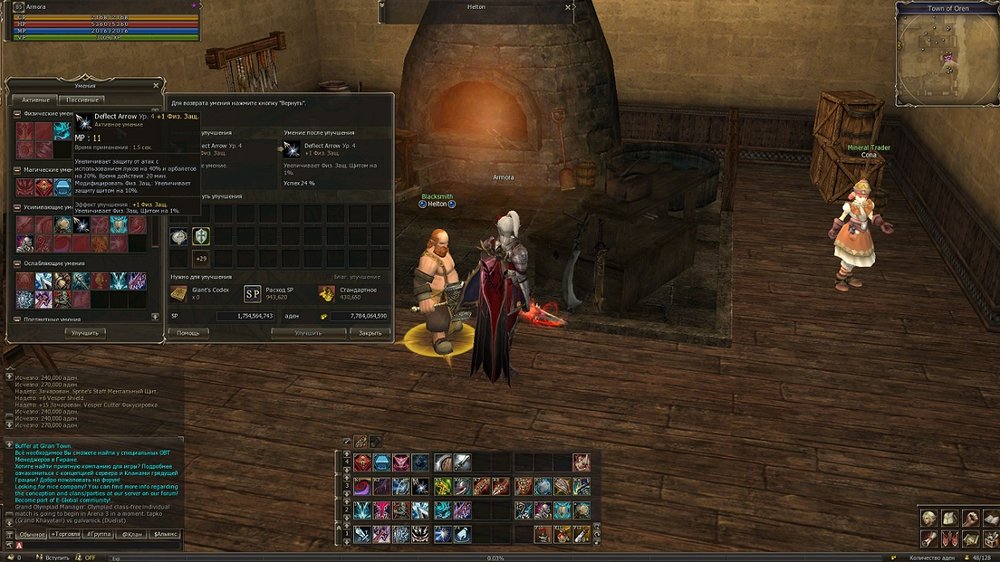
Task: Click the Улучшить button under the skill list
Action: (86, 332)
